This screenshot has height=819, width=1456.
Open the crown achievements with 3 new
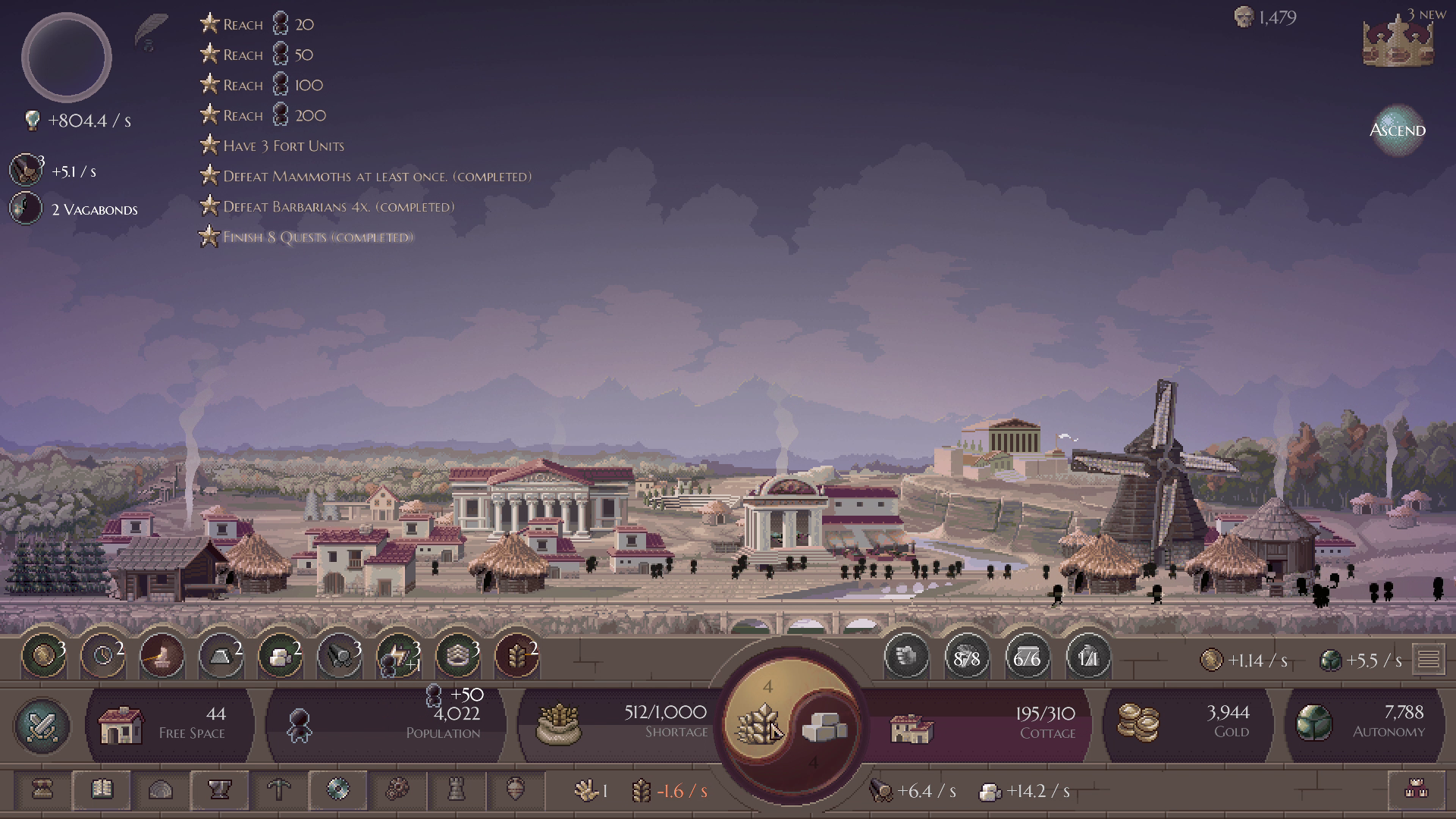coord(1398,42)
